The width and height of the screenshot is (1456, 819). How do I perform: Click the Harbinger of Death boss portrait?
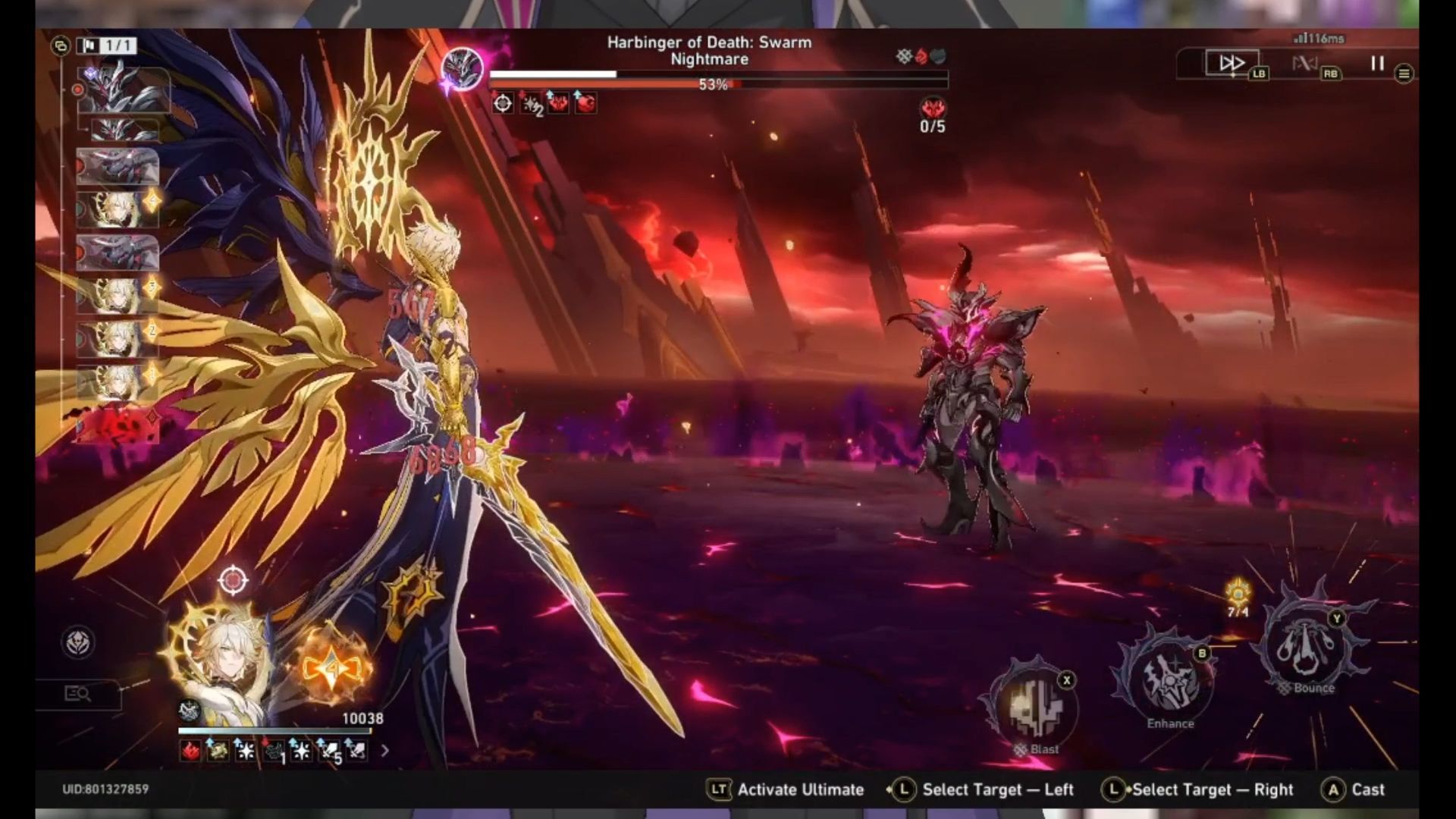[463, 68]
